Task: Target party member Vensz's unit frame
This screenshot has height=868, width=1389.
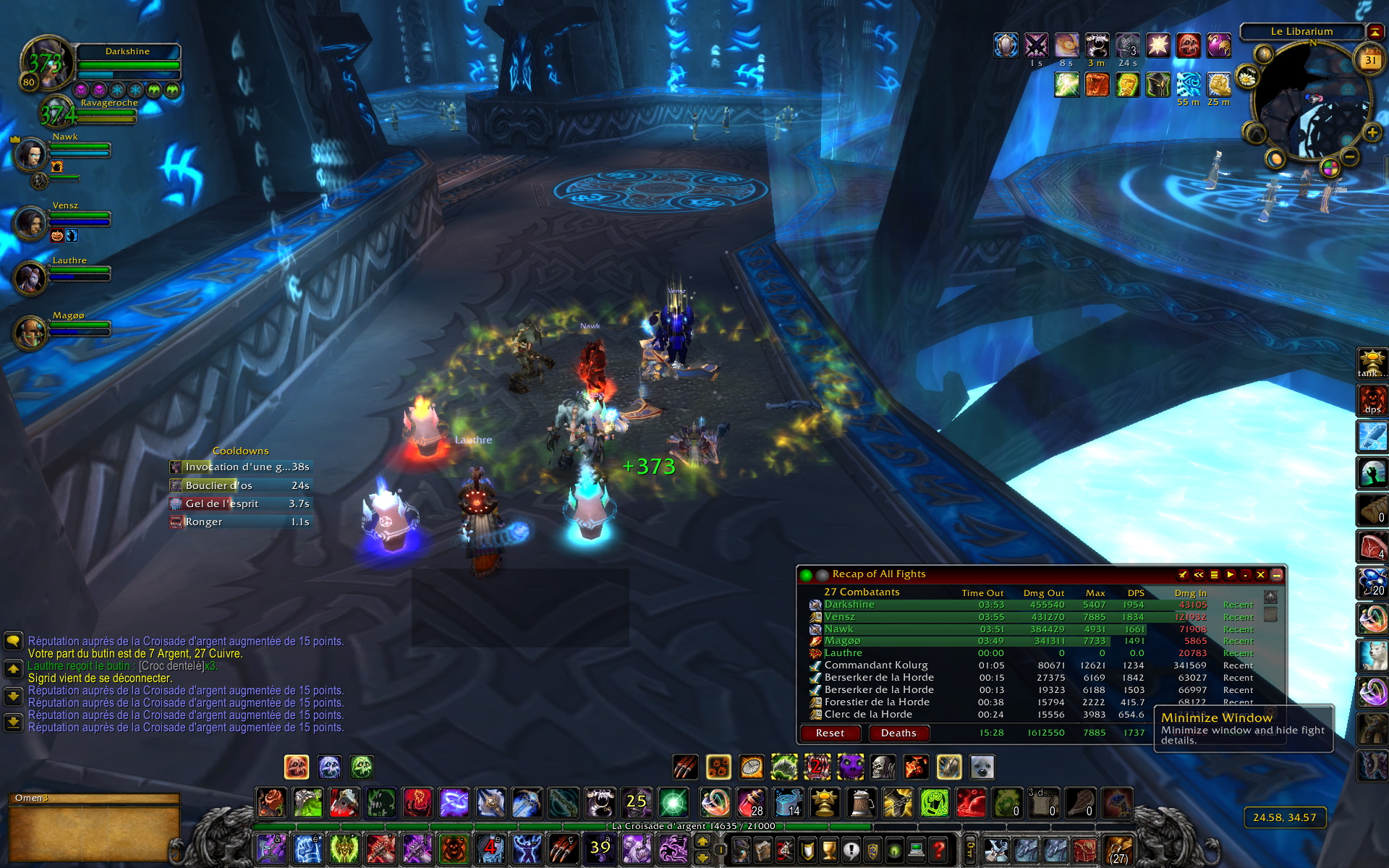Action: click(x=30, y=222)
